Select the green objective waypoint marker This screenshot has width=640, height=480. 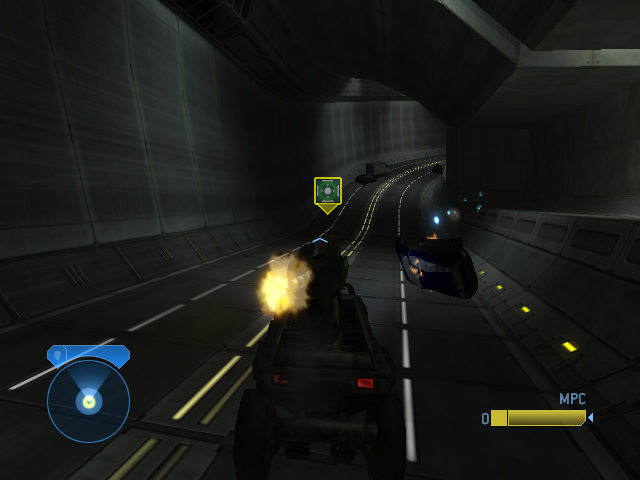(328, 192)
